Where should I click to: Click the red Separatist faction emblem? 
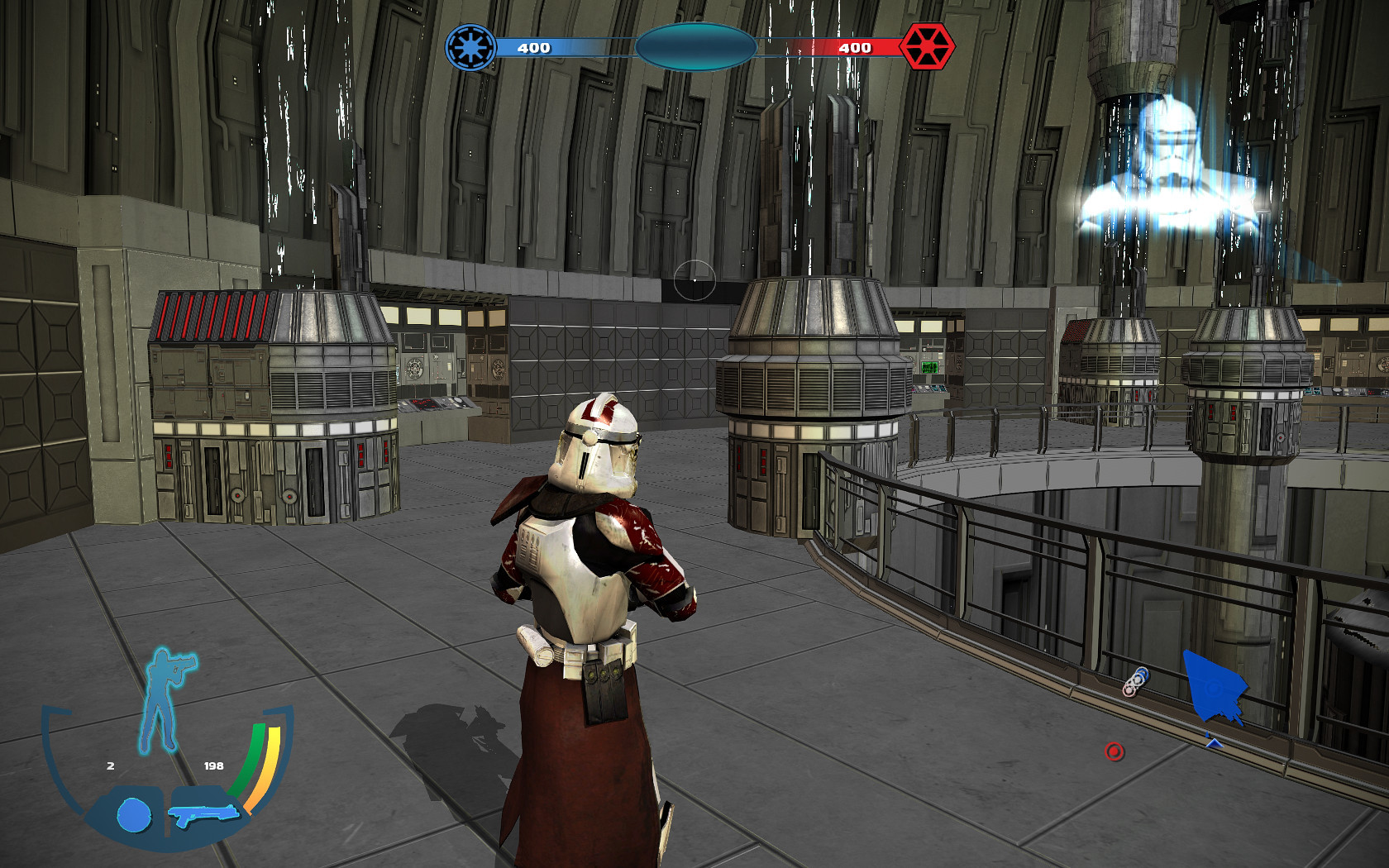(x=929, y=47)
